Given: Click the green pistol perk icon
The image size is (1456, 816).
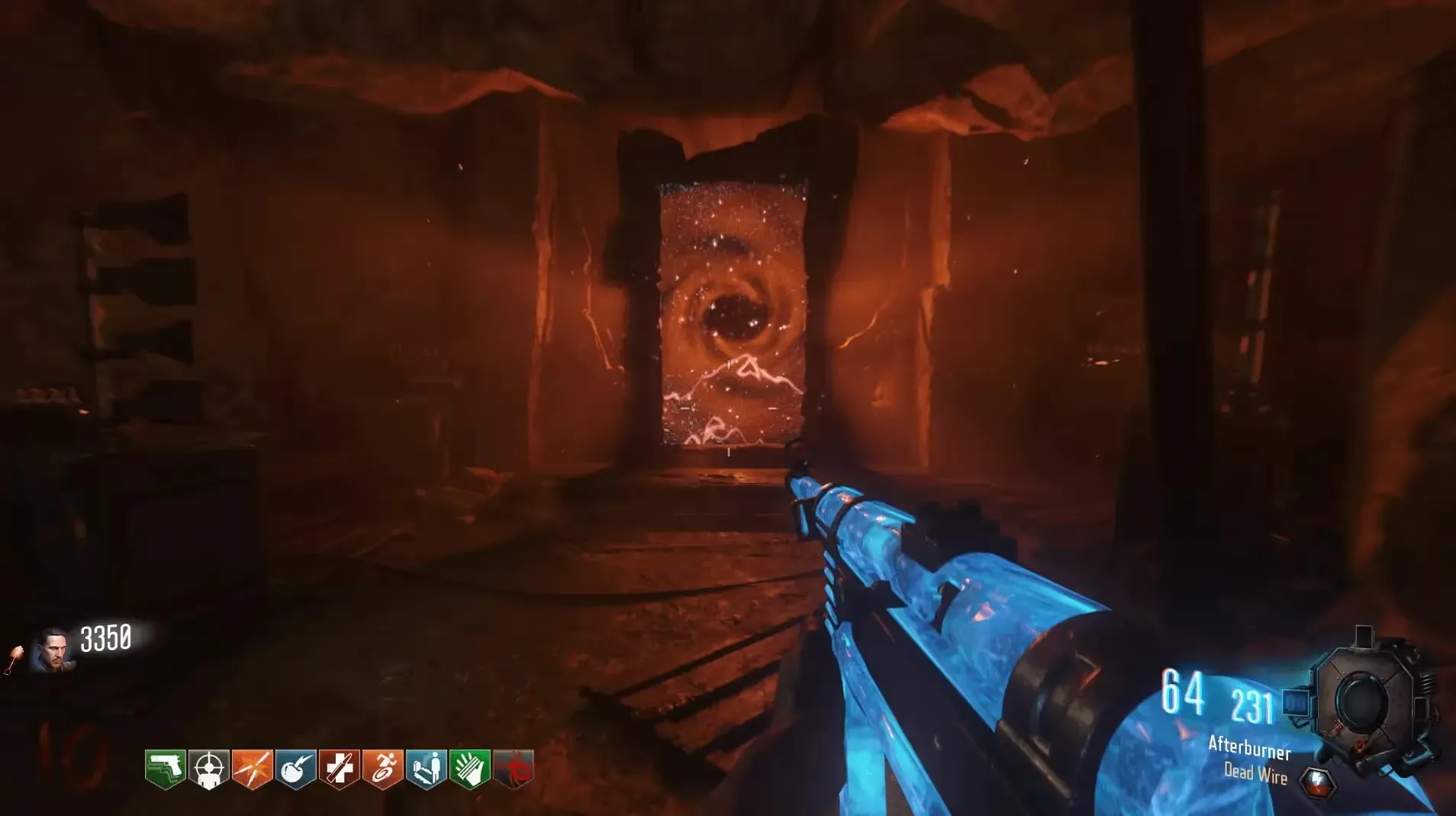Looking at the screenshot, I should (x=166, y=768).
